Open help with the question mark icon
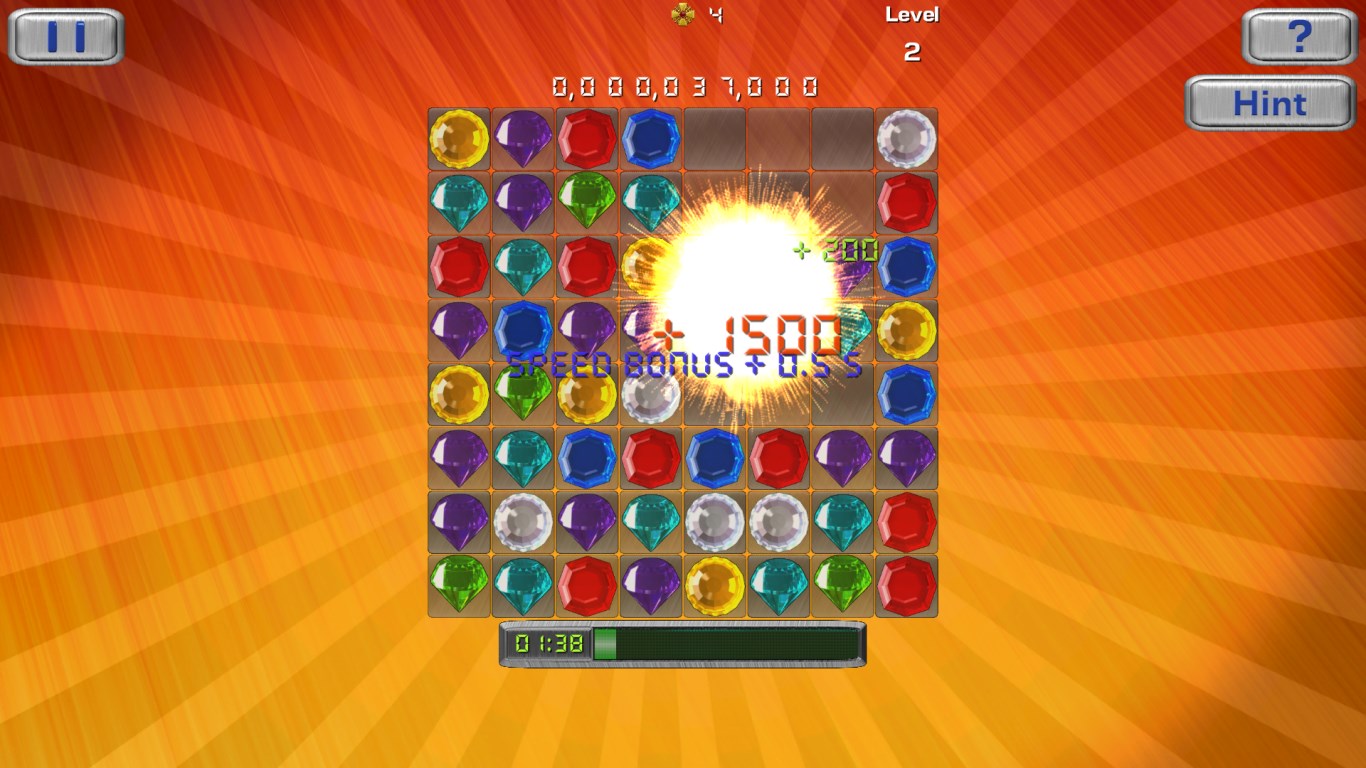Screen dimensions: 1366x768 [x=1299, y=36]
